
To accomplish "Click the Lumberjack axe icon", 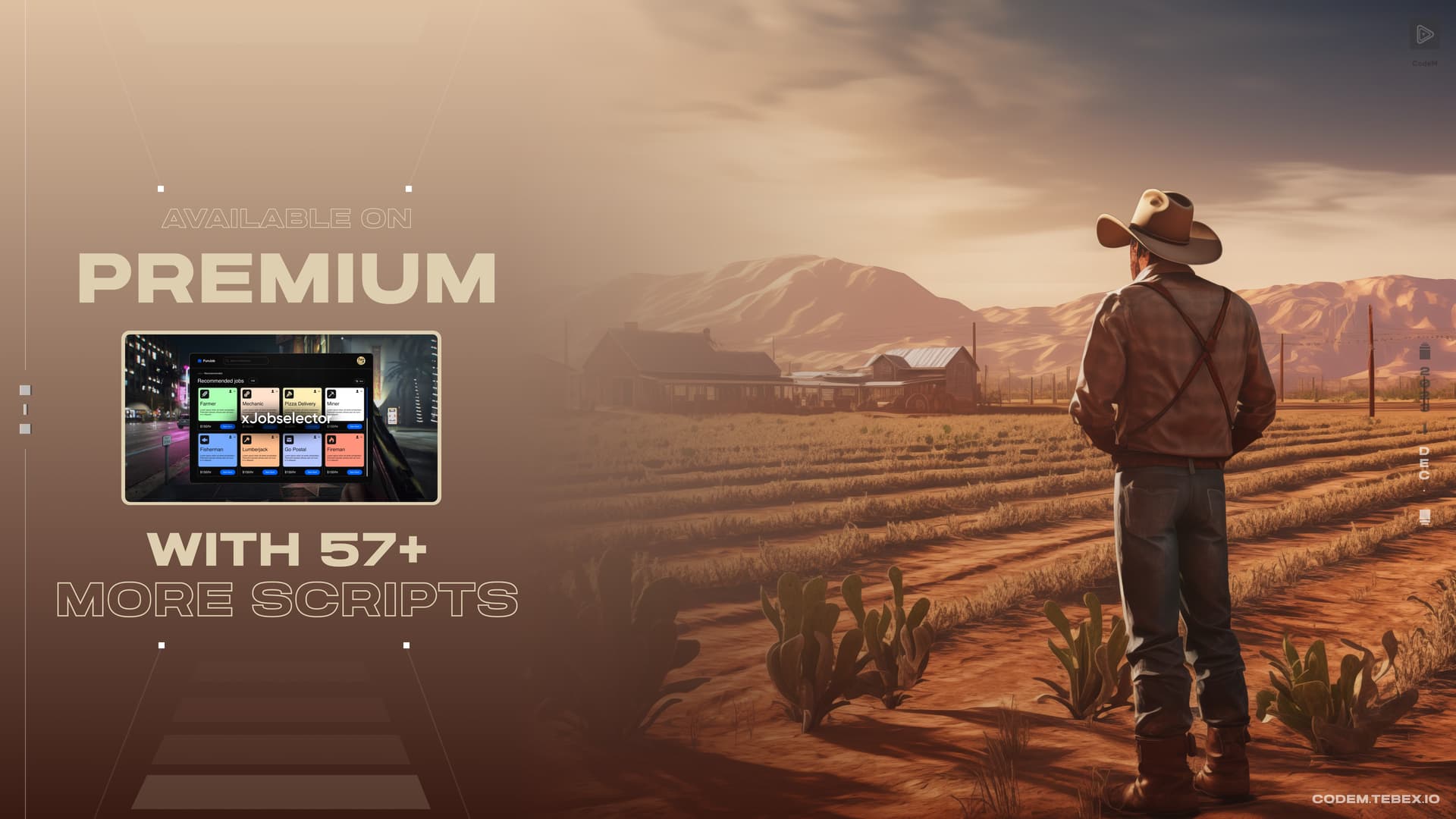I will pyautogui.click(x=247, y=439).
